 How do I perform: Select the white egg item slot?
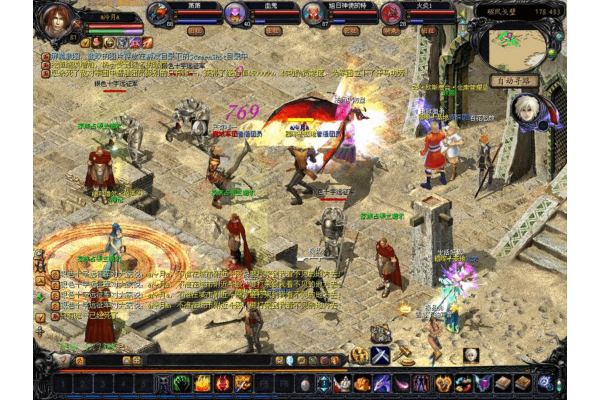click(x=305, y=383)
